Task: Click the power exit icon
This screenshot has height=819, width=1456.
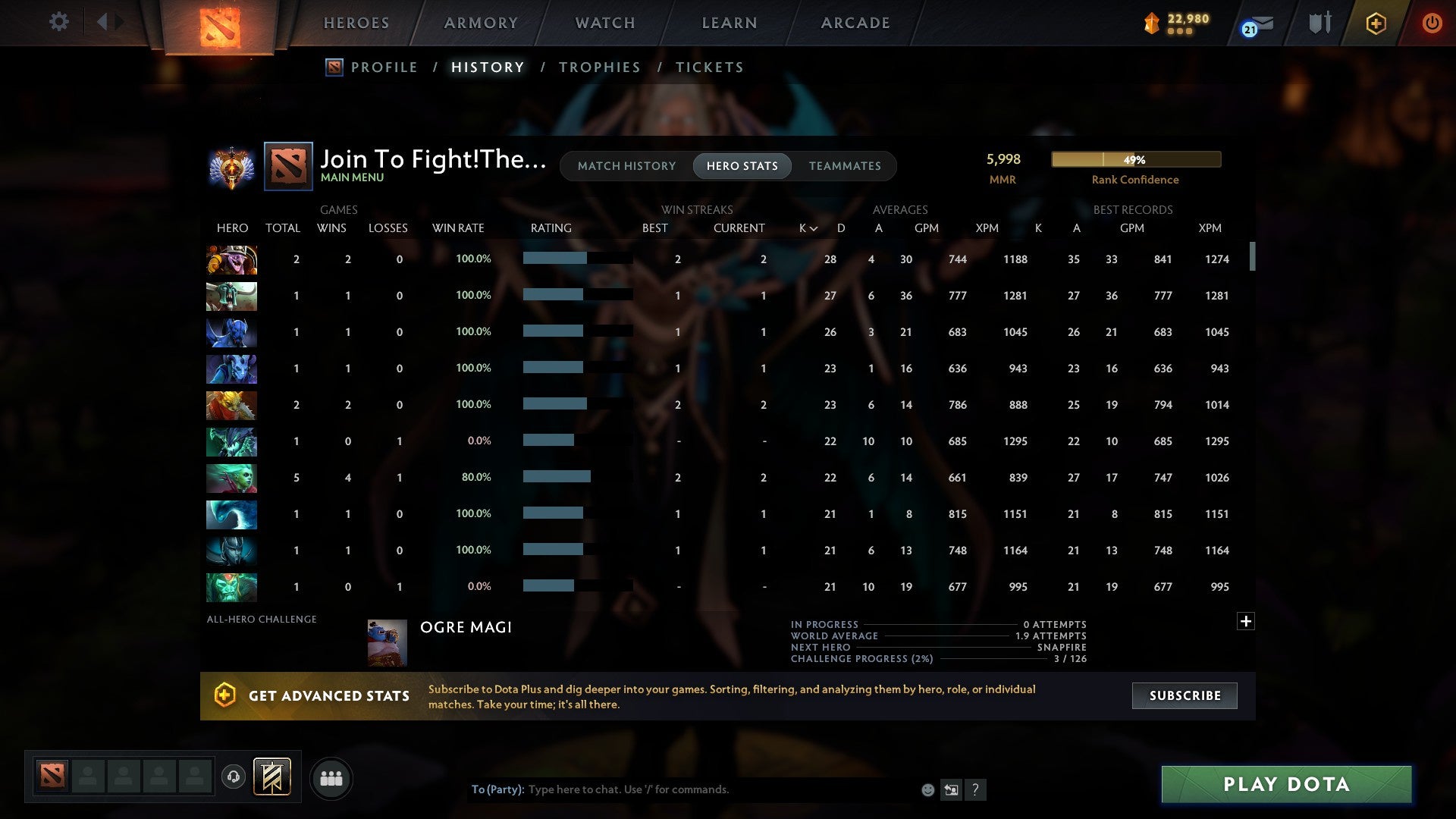Action: pyautogui.click(x=1432, y=23)
